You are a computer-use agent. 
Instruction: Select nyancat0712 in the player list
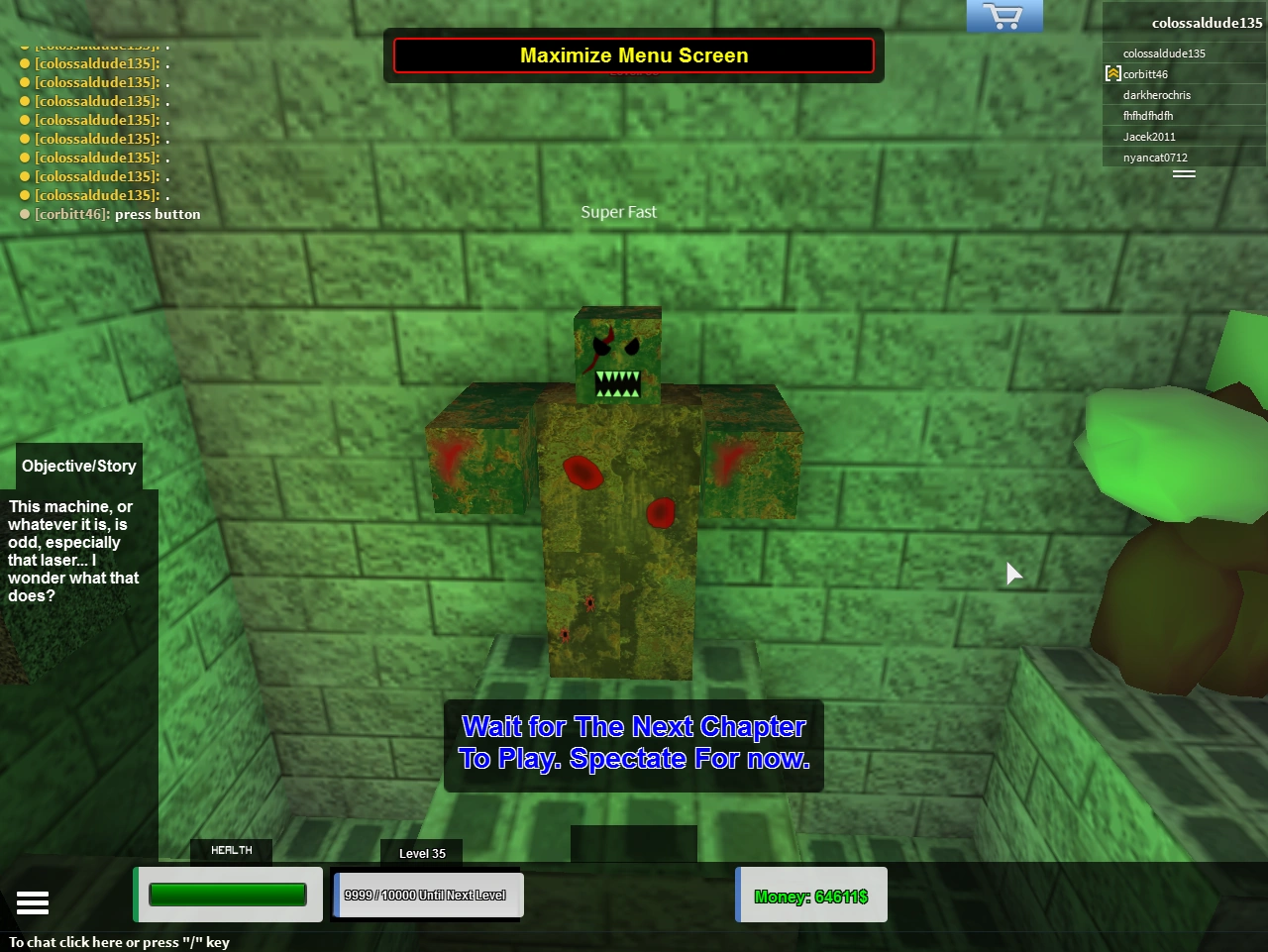click(1154, 157)
